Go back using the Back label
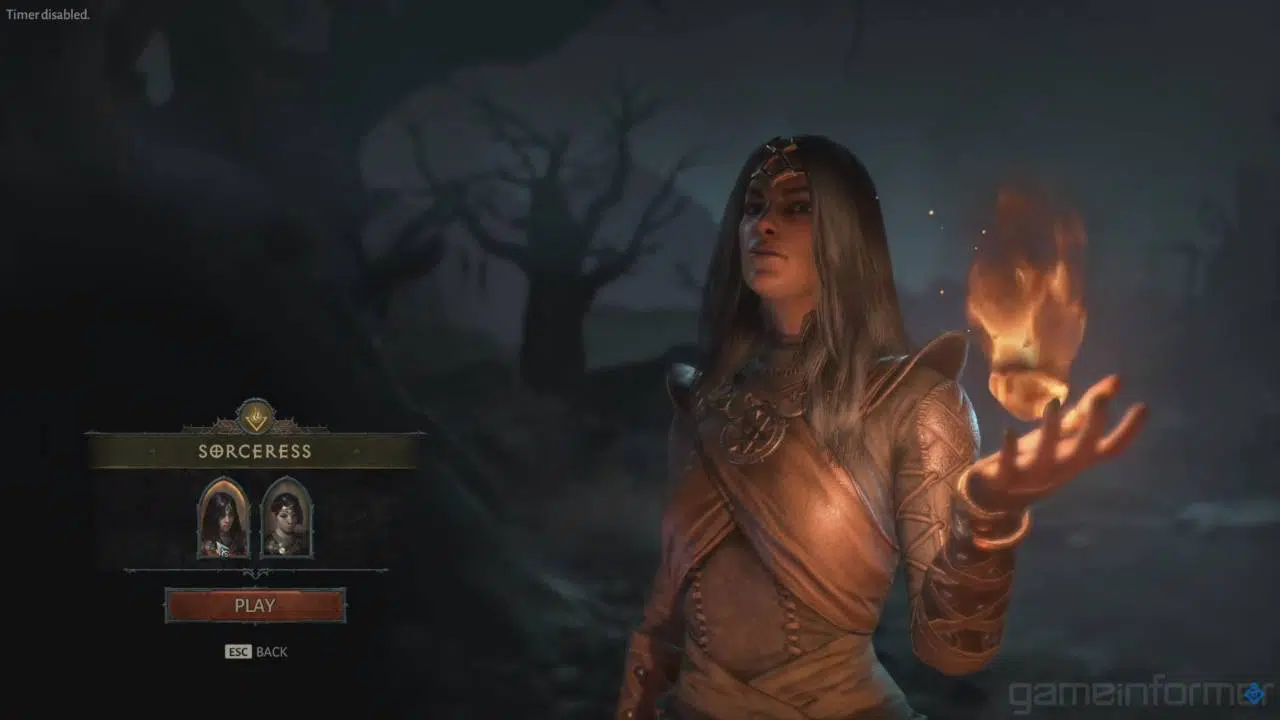This screenshot has width=1280, height=720. tap(271, 652)
